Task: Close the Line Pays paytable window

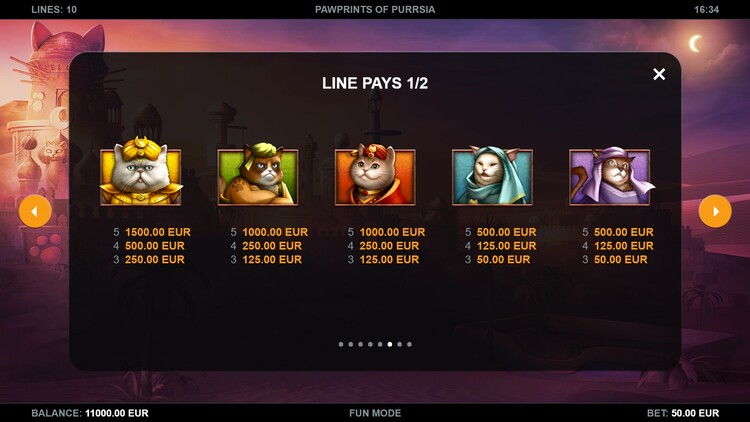Action: point(659,74)
